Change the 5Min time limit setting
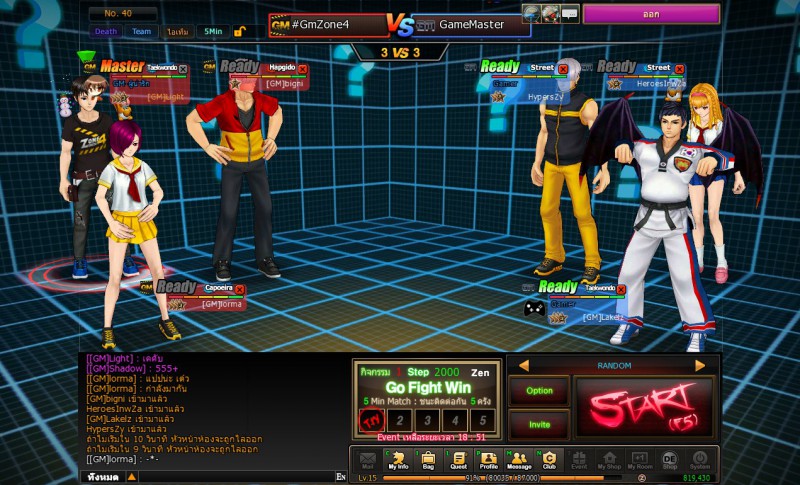 210,31
